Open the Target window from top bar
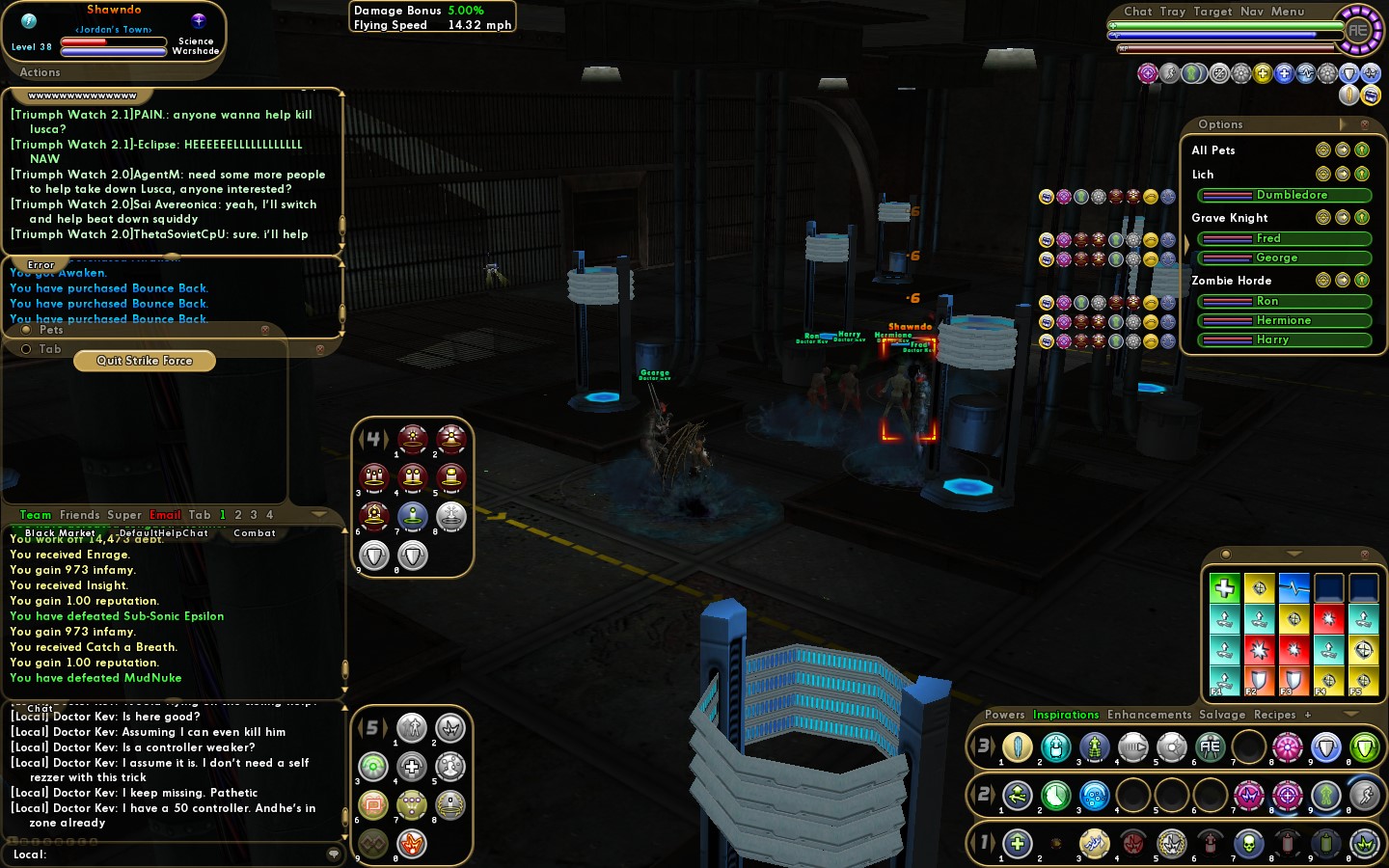The width and height of the screenshot is (1389, 868). 1212,12
